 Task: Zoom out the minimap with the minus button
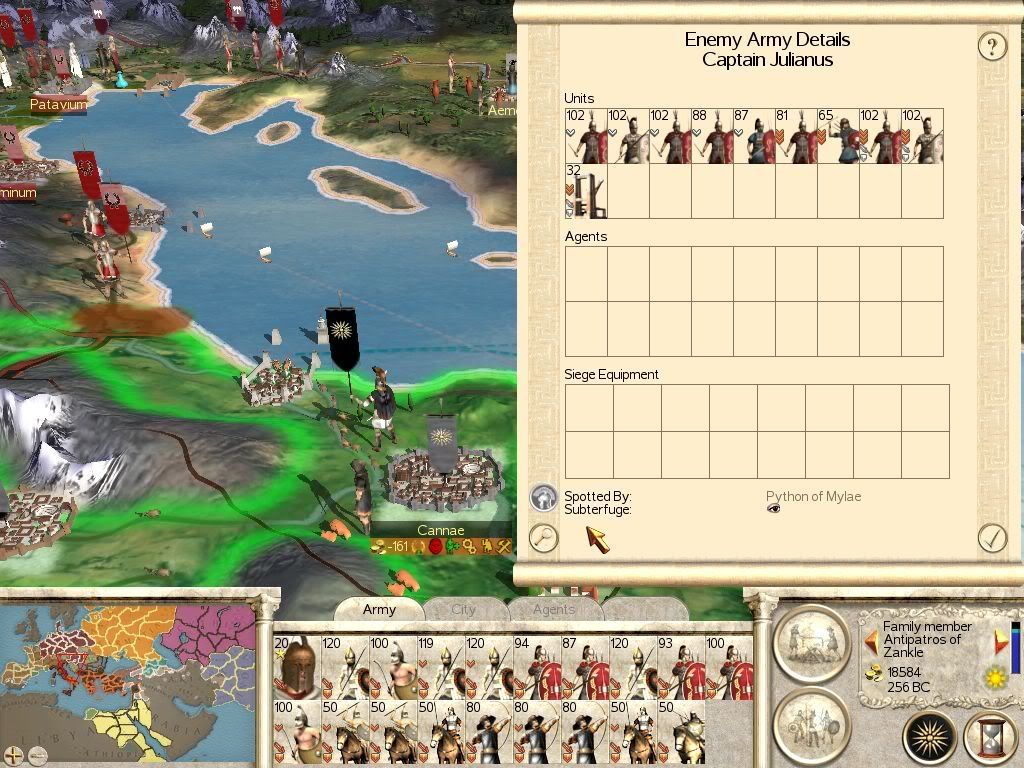36,753
